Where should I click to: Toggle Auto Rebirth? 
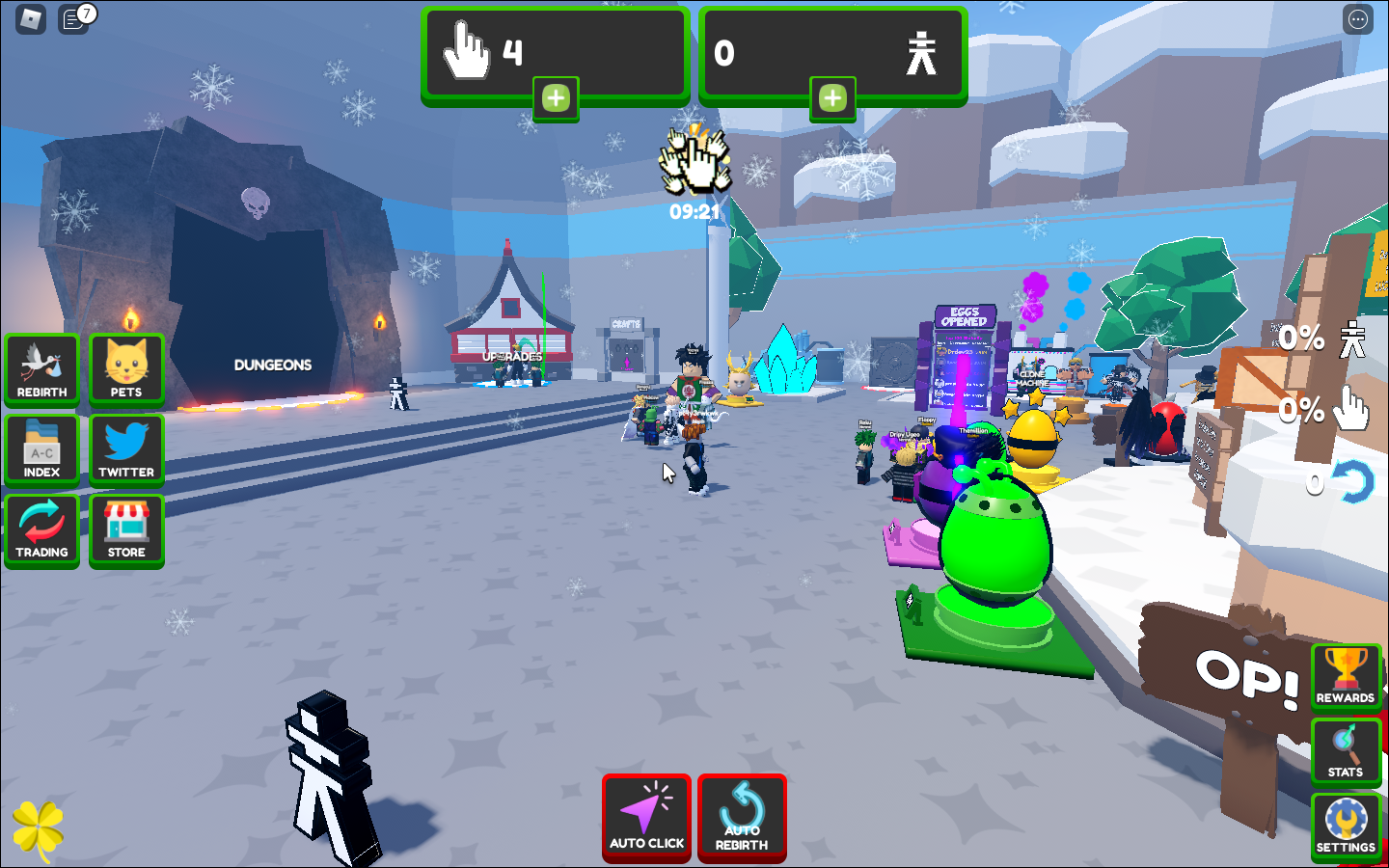tap(742, 818)
